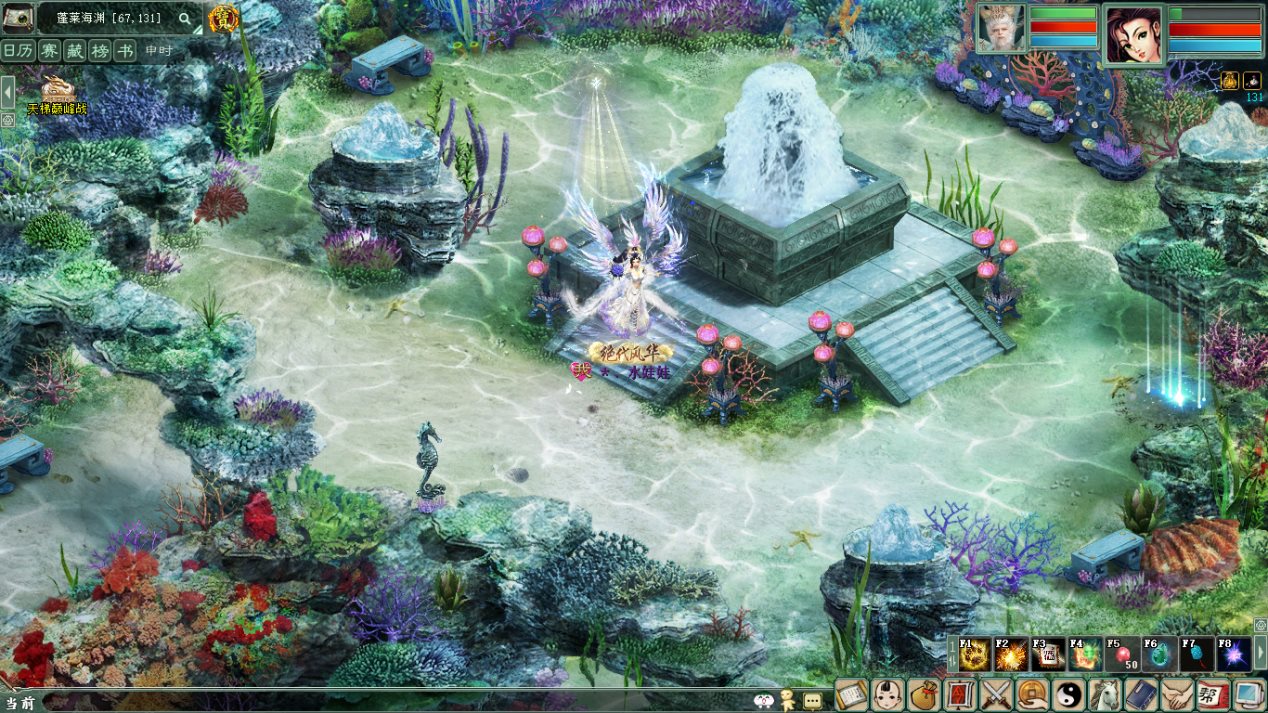Click the white-bearded pet portrait
The height and width of the screenshot is (713, 1268).
1001,29
